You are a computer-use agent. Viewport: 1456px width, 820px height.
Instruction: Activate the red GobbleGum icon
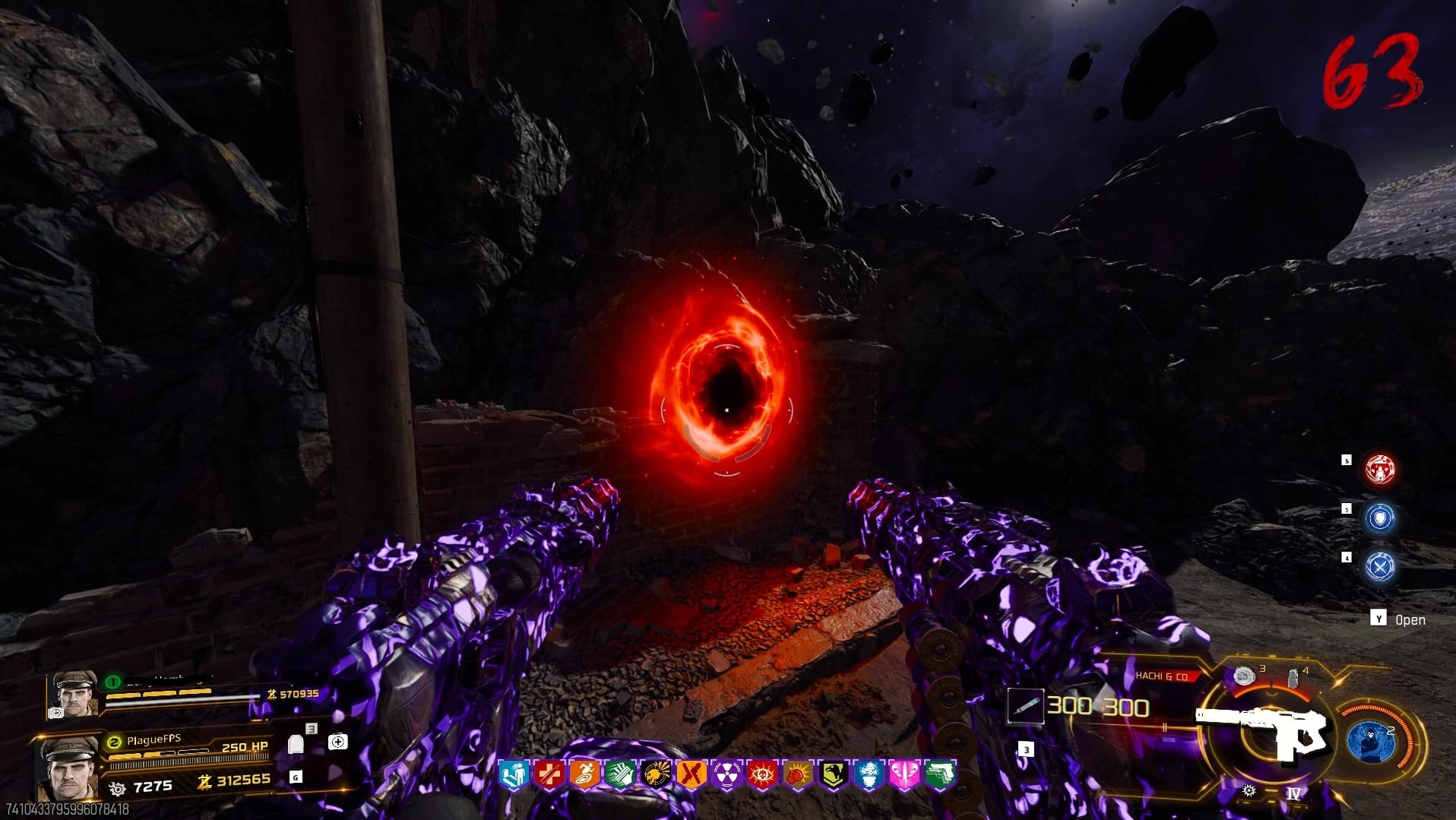coord(1379,470)
